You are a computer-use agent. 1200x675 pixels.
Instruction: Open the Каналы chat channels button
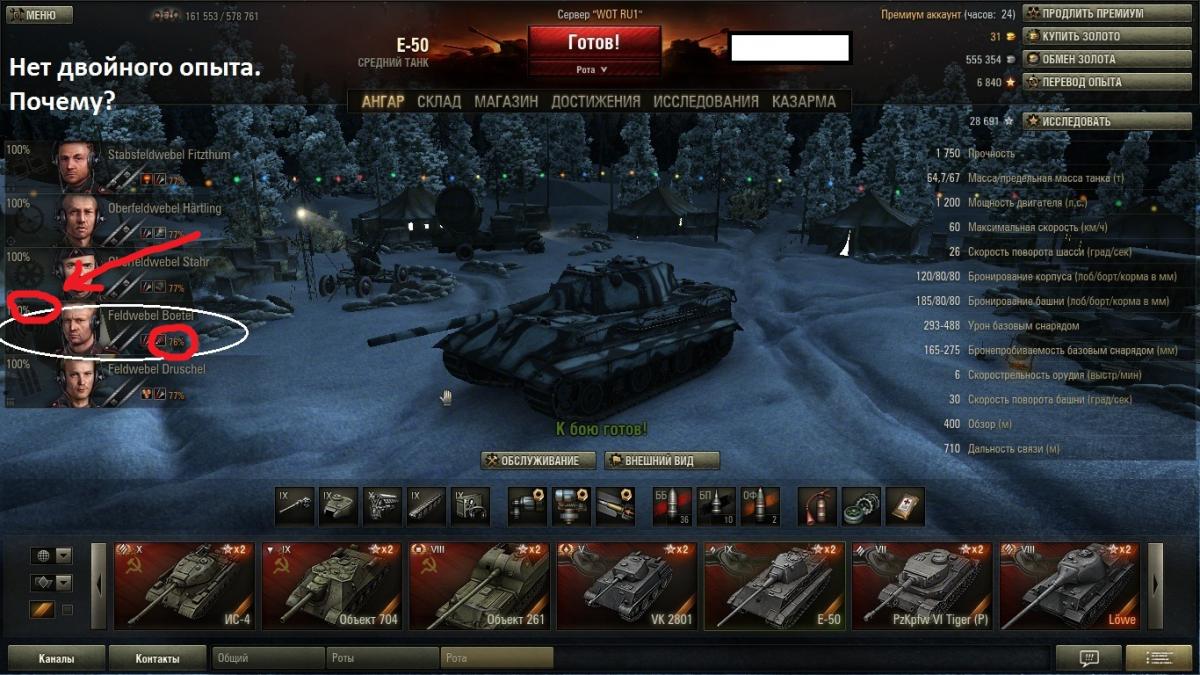(55, 659)
